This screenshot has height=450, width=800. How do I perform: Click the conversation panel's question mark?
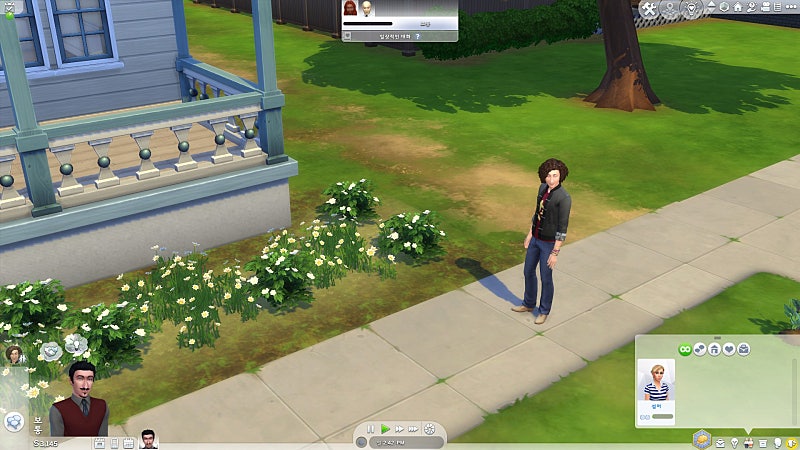tap(417, 35)
